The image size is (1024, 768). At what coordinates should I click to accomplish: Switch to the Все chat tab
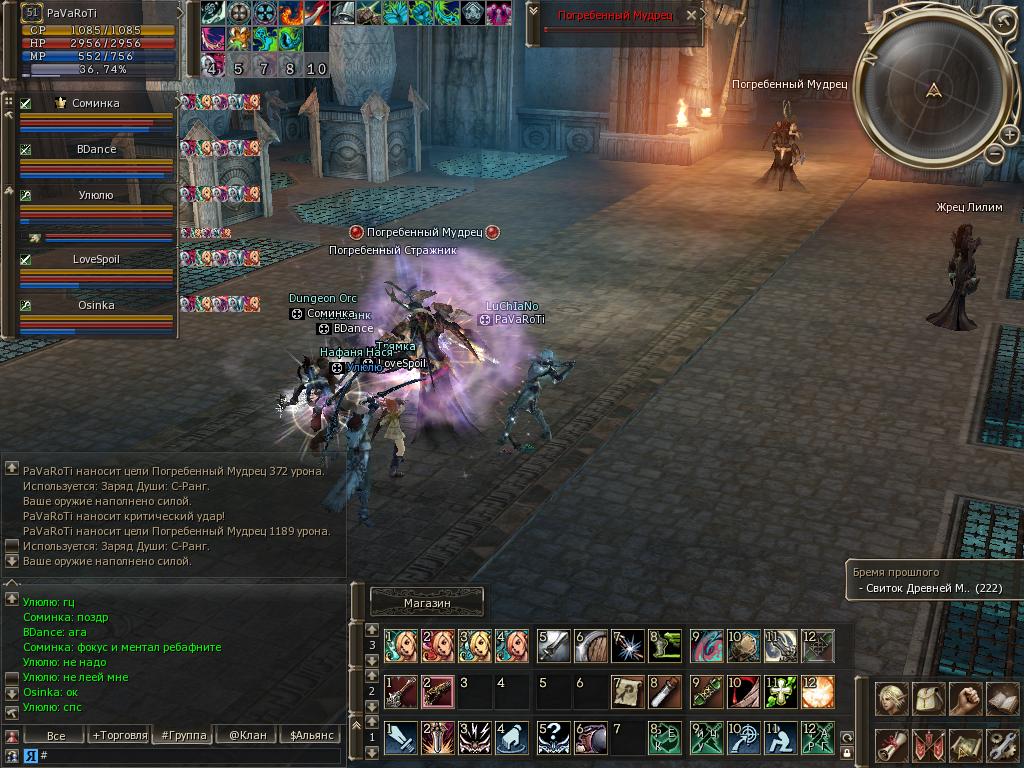pos(56,736)
